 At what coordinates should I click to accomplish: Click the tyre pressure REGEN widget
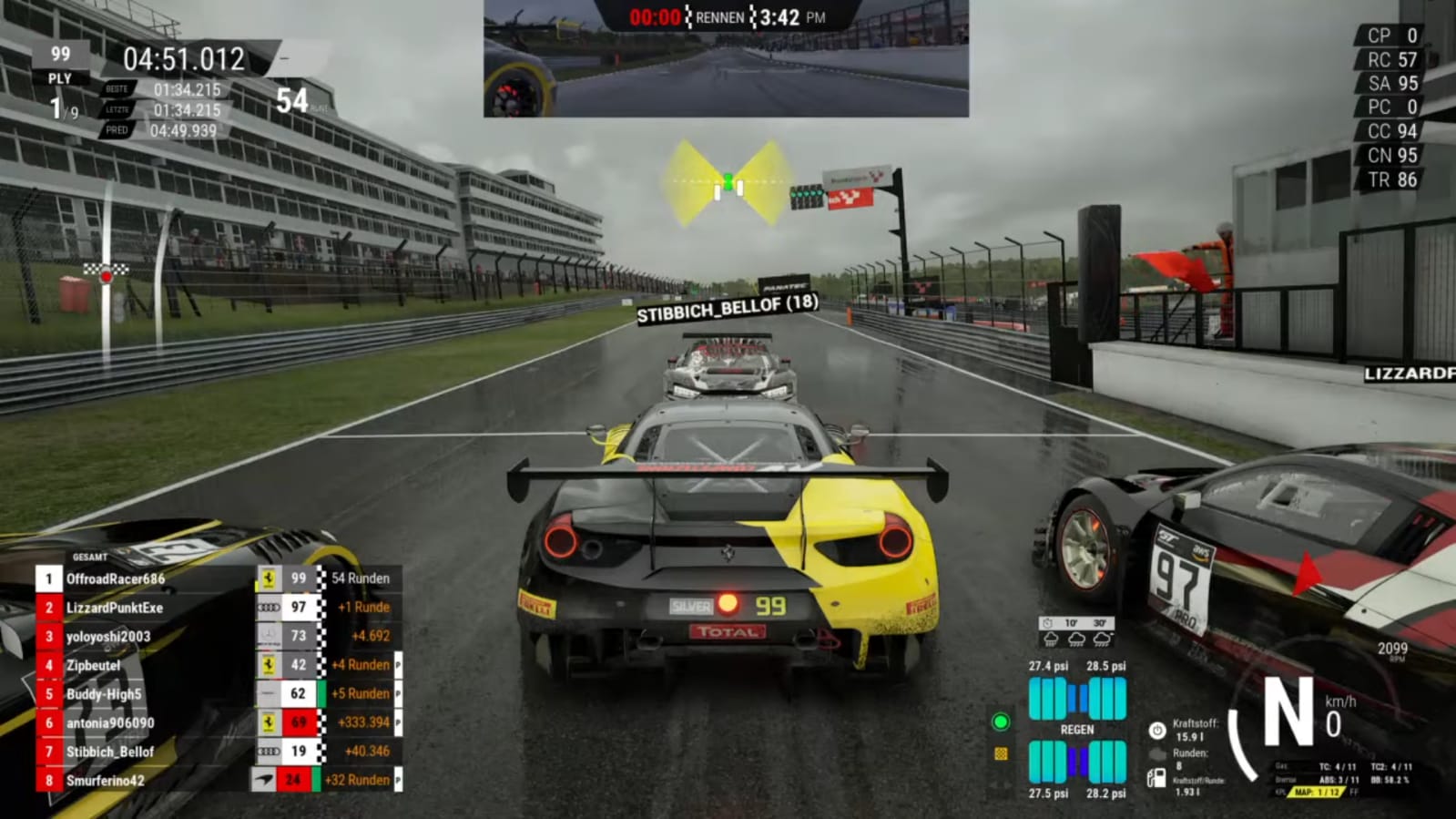point(1077,730)
